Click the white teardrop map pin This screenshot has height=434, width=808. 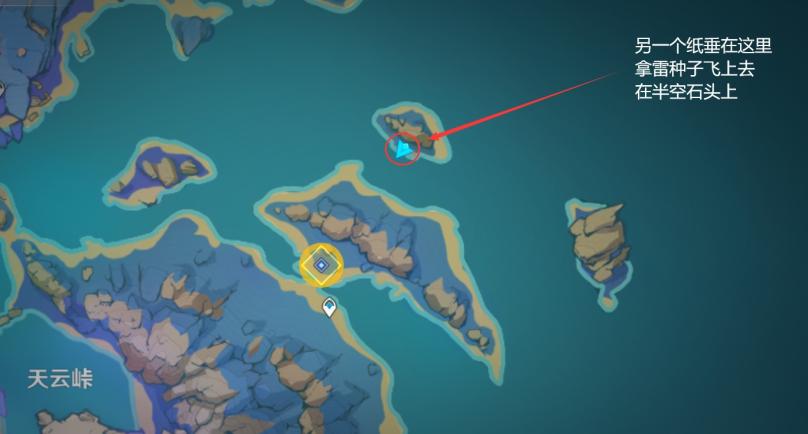329,307
